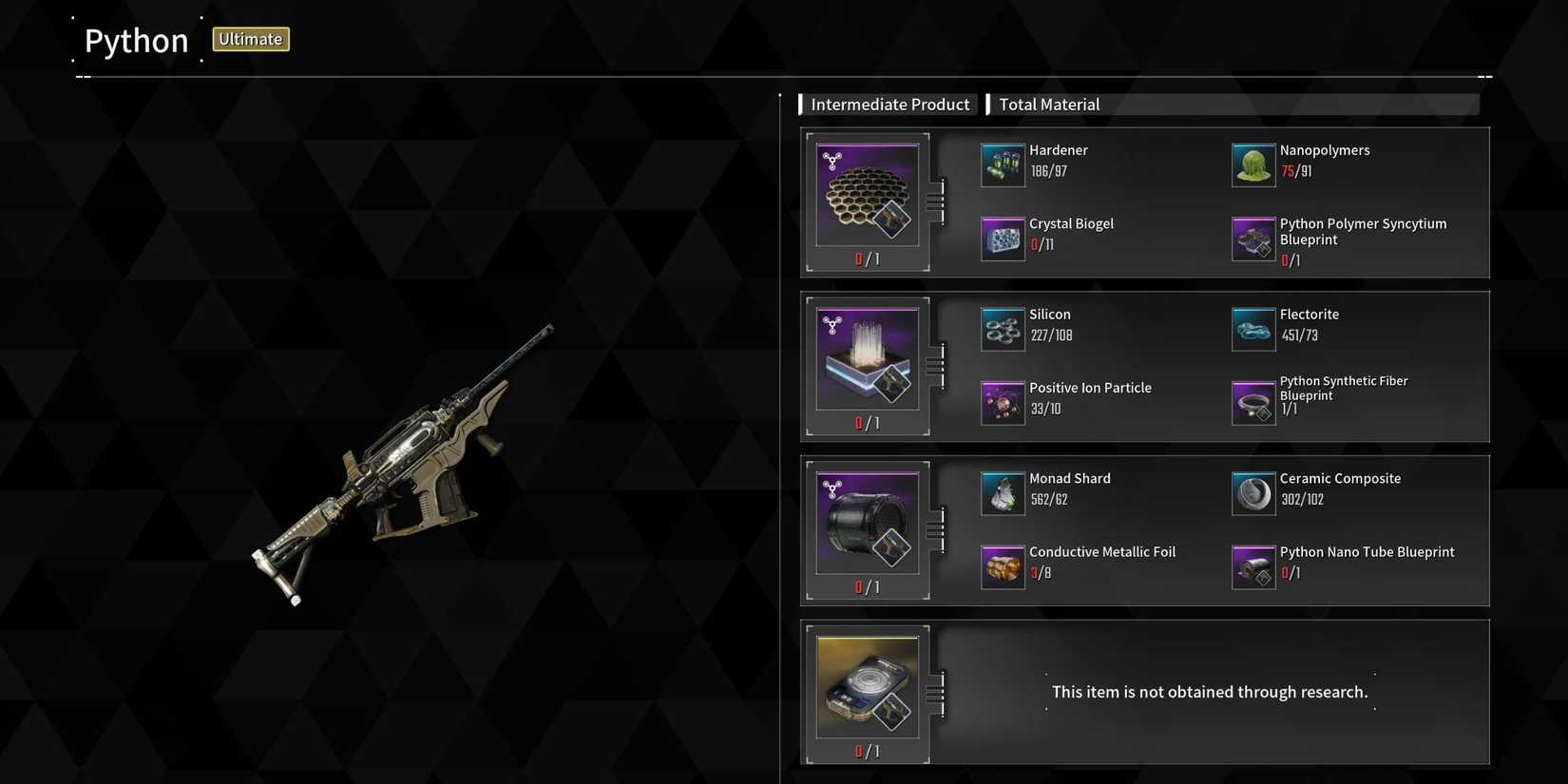
Task: Select the Hardener material icon
Action: (x=1003, y=163)
